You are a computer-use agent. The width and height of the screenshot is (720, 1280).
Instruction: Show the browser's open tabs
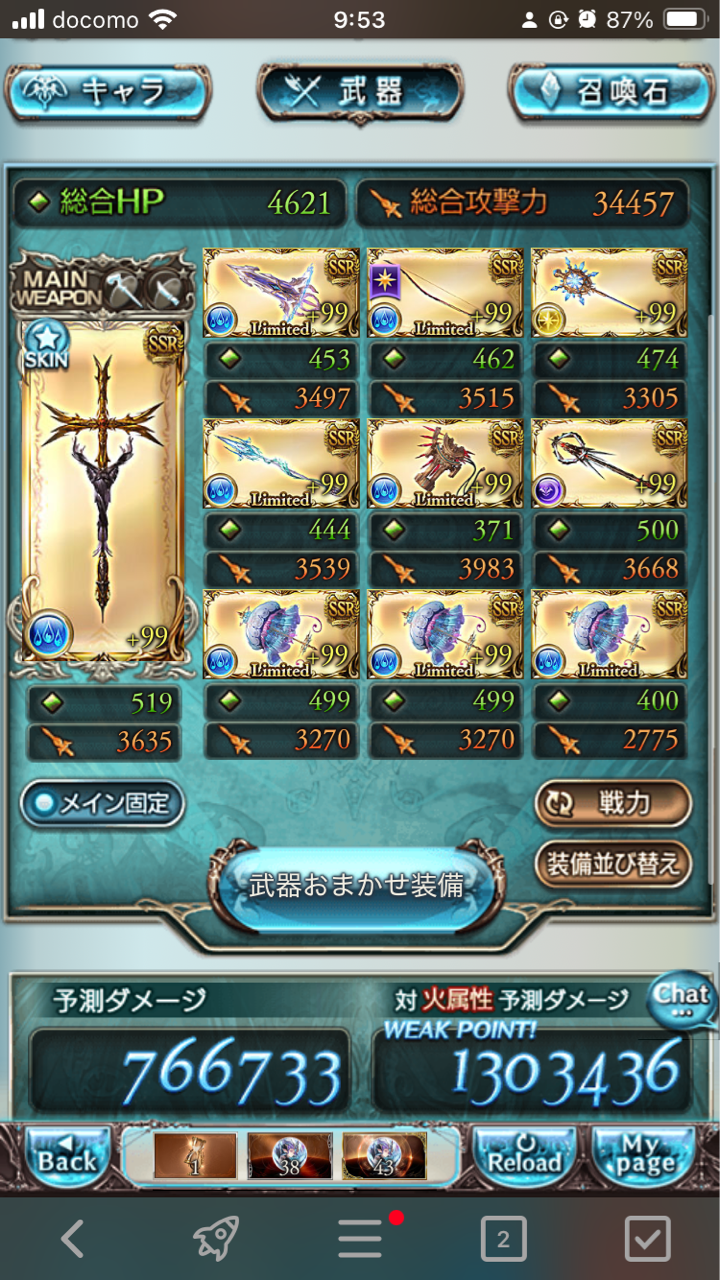coord(503,1240)
